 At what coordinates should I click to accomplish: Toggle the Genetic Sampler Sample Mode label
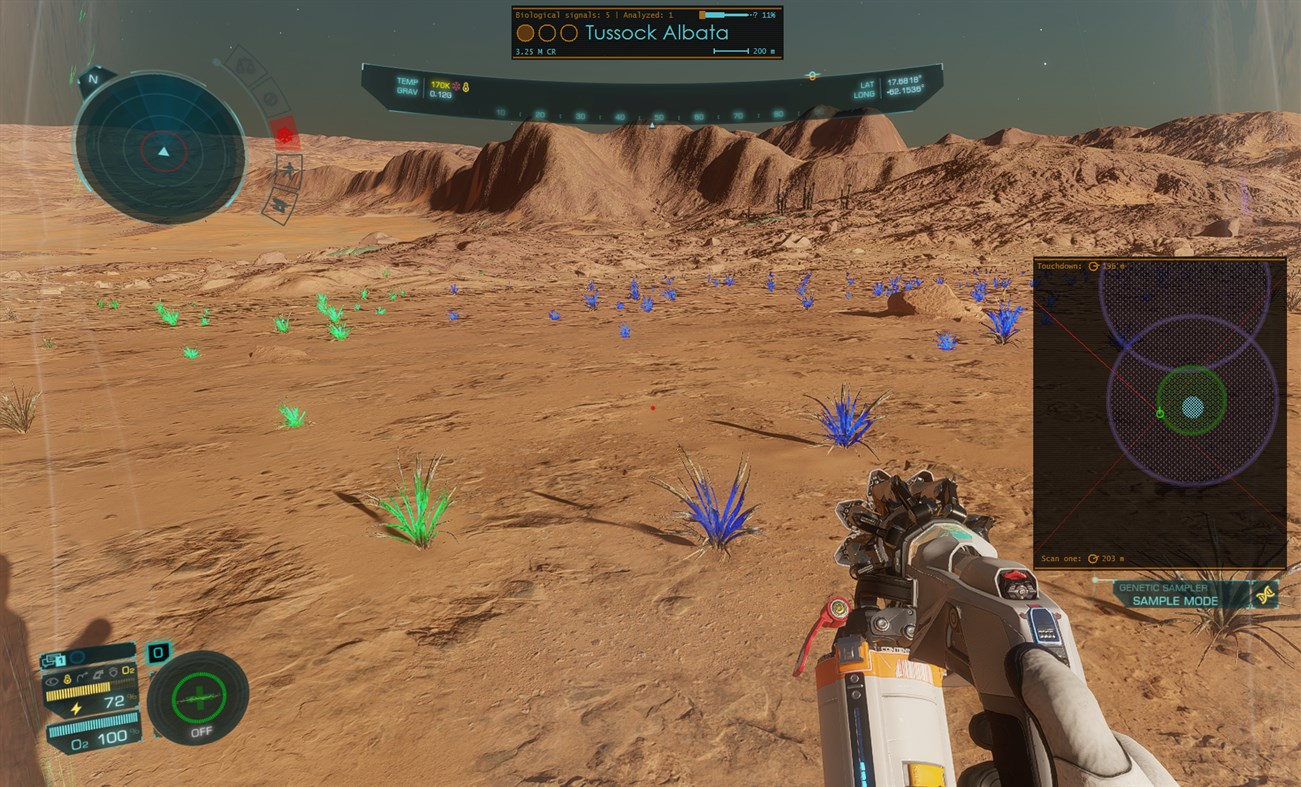point(1175,595)
